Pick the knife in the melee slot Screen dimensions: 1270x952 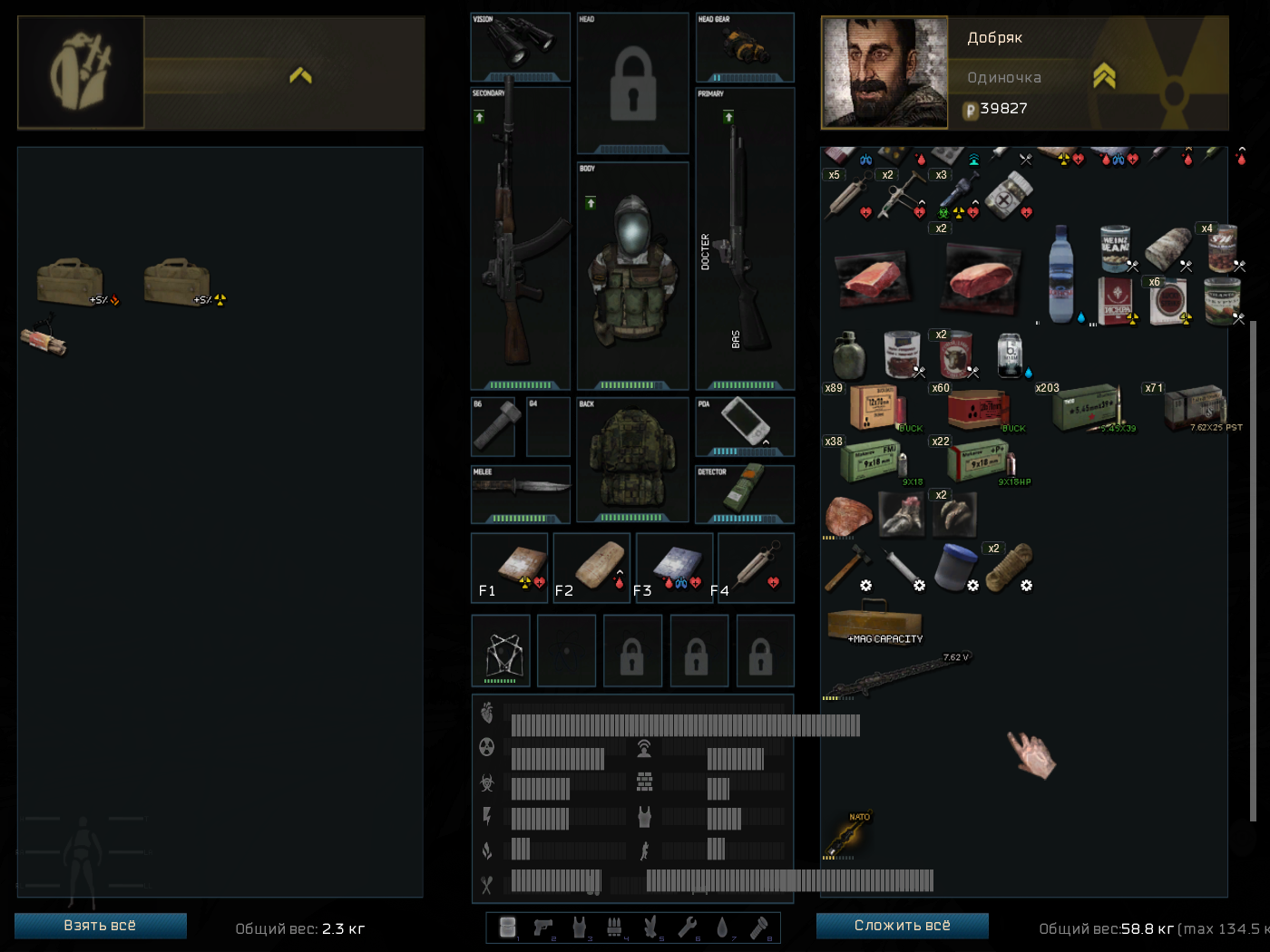pyautogui.click(x=520, y=490)
